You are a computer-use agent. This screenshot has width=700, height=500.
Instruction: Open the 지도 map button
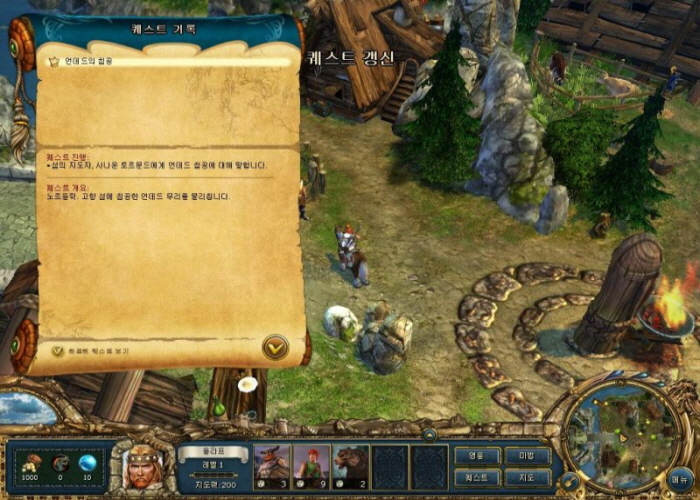click(x=527, y=477)
